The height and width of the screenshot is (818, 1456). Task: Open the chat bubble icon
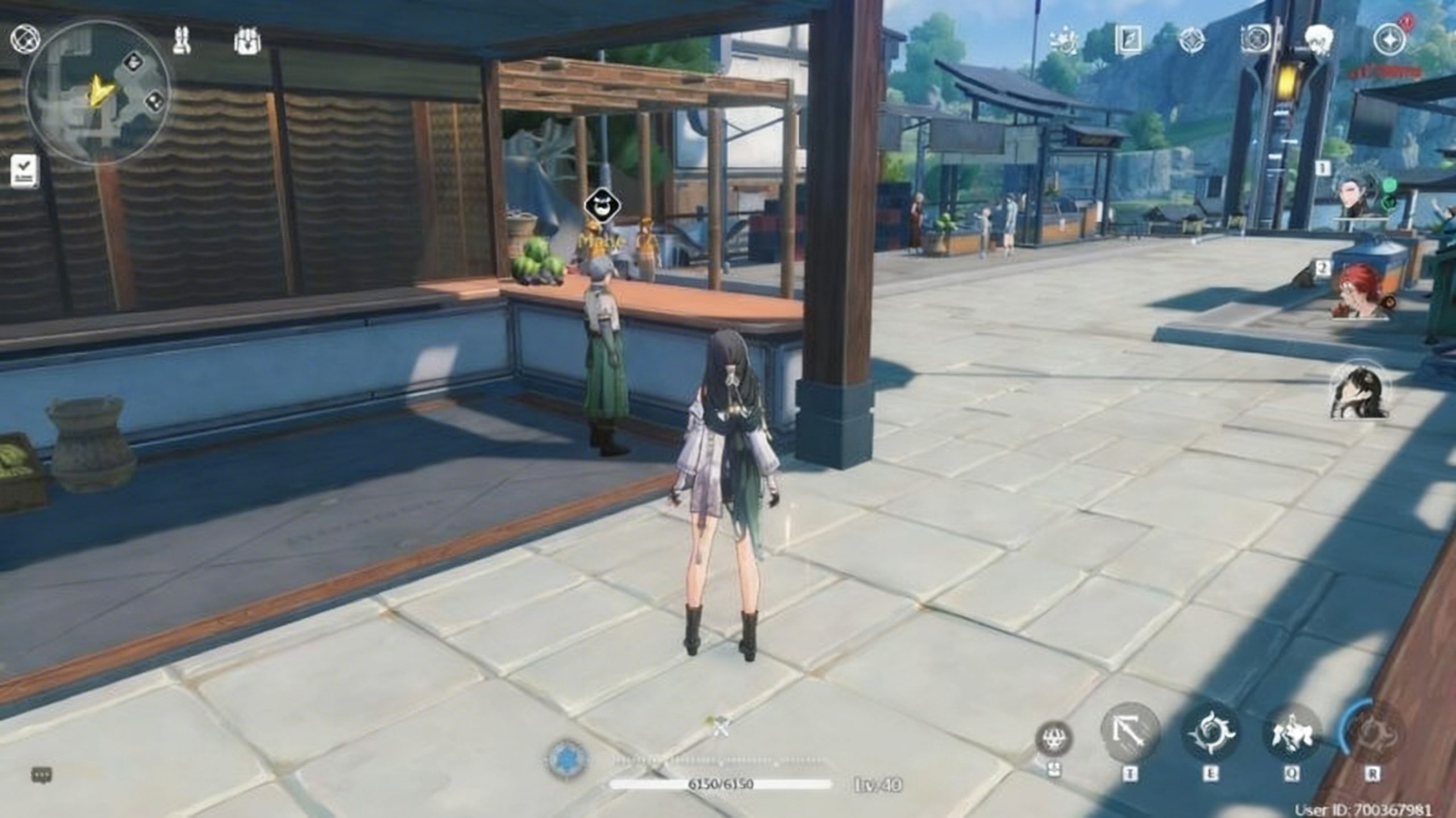(42, 775)
